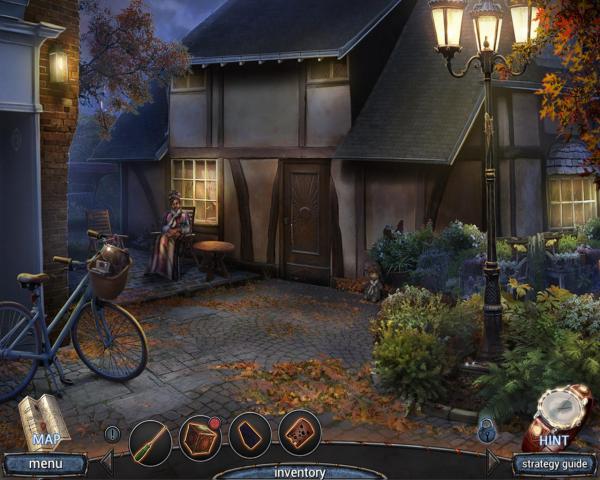Image resolution: width=600 pixels, height=480 pixels.
Task: Pick the wooden box inventory item
Action: point(200,437)
